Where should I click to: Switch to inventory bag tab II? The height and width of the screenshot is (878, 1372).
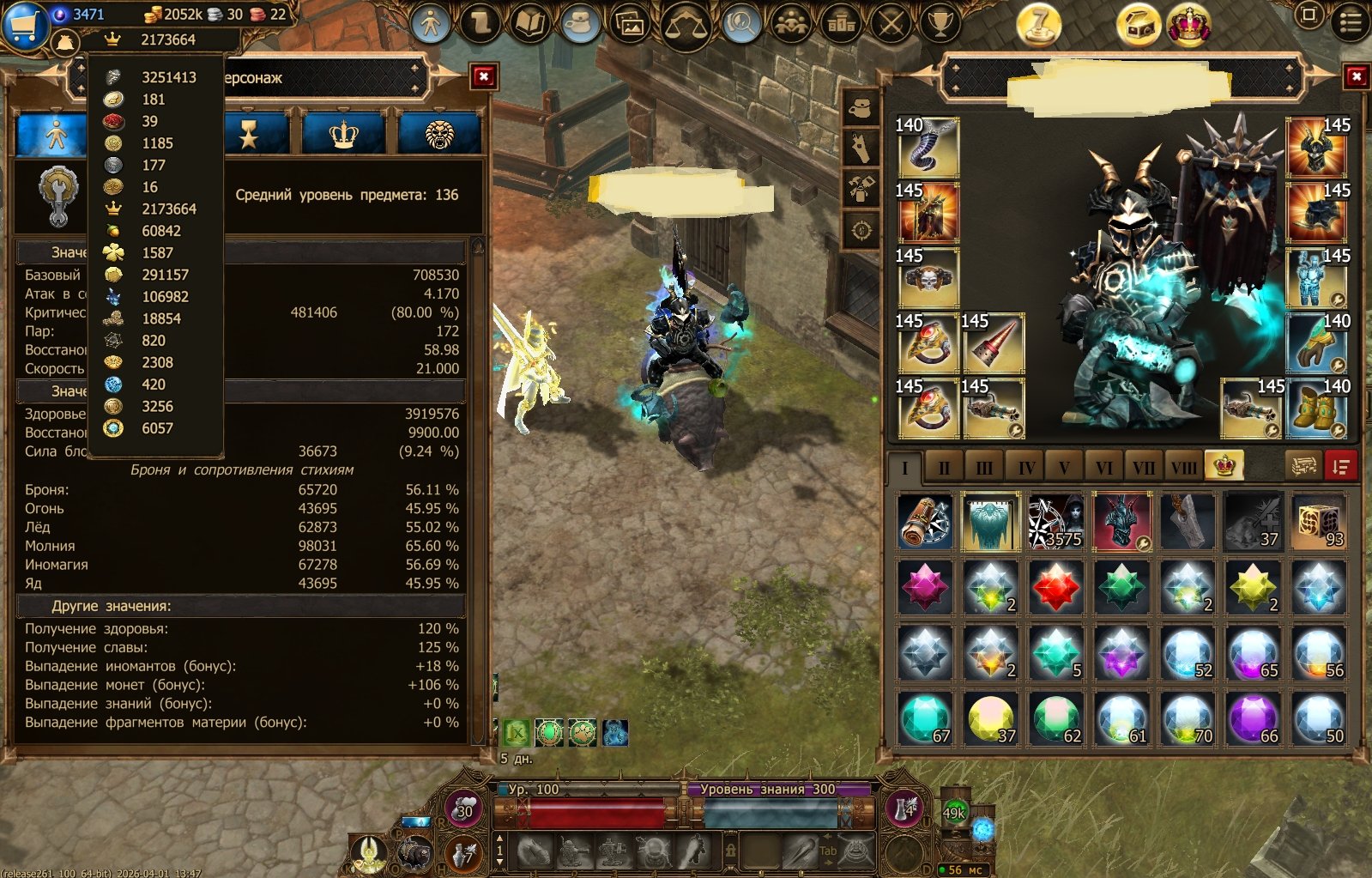(x=944, y=468)
